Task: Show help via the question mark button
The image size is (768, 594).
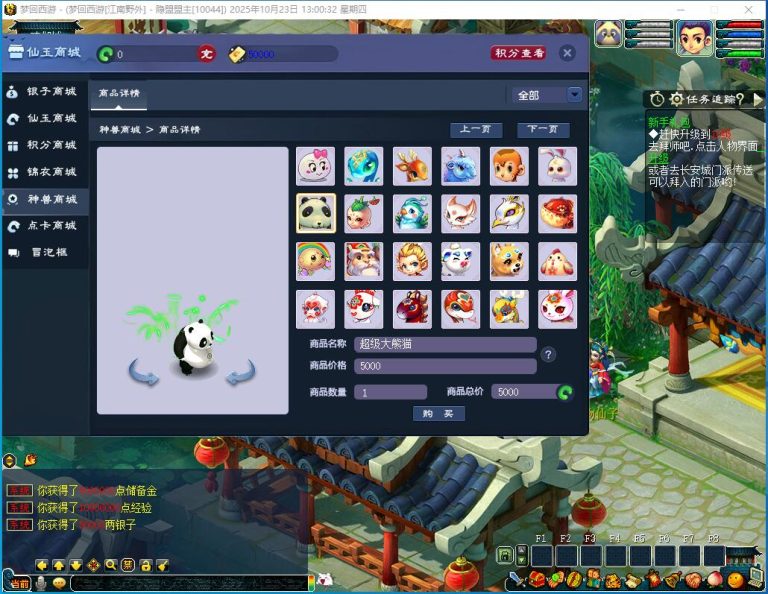Action: point(548,354)
